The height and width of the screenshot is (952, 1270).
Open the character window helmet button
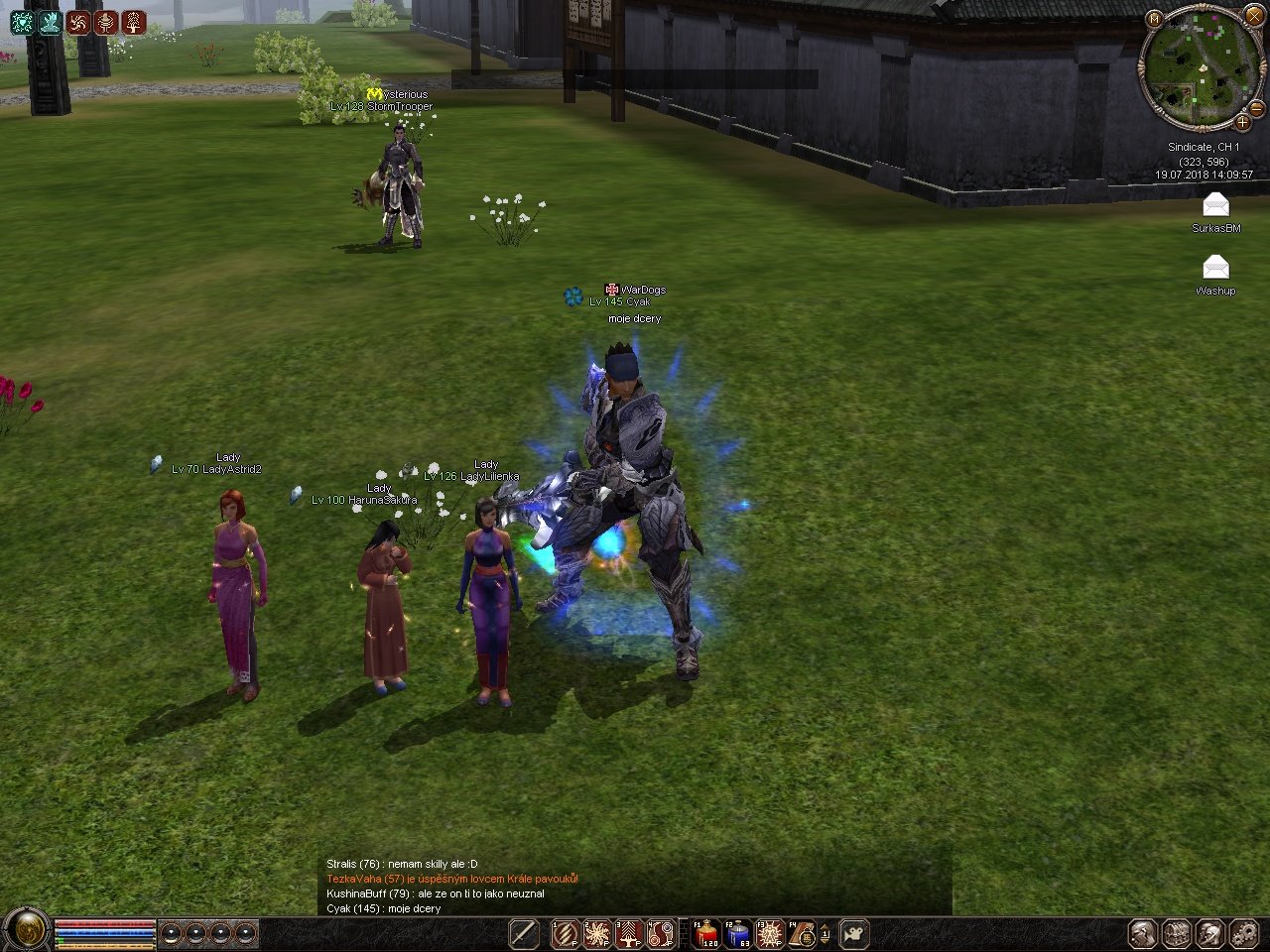(1144, 934)
